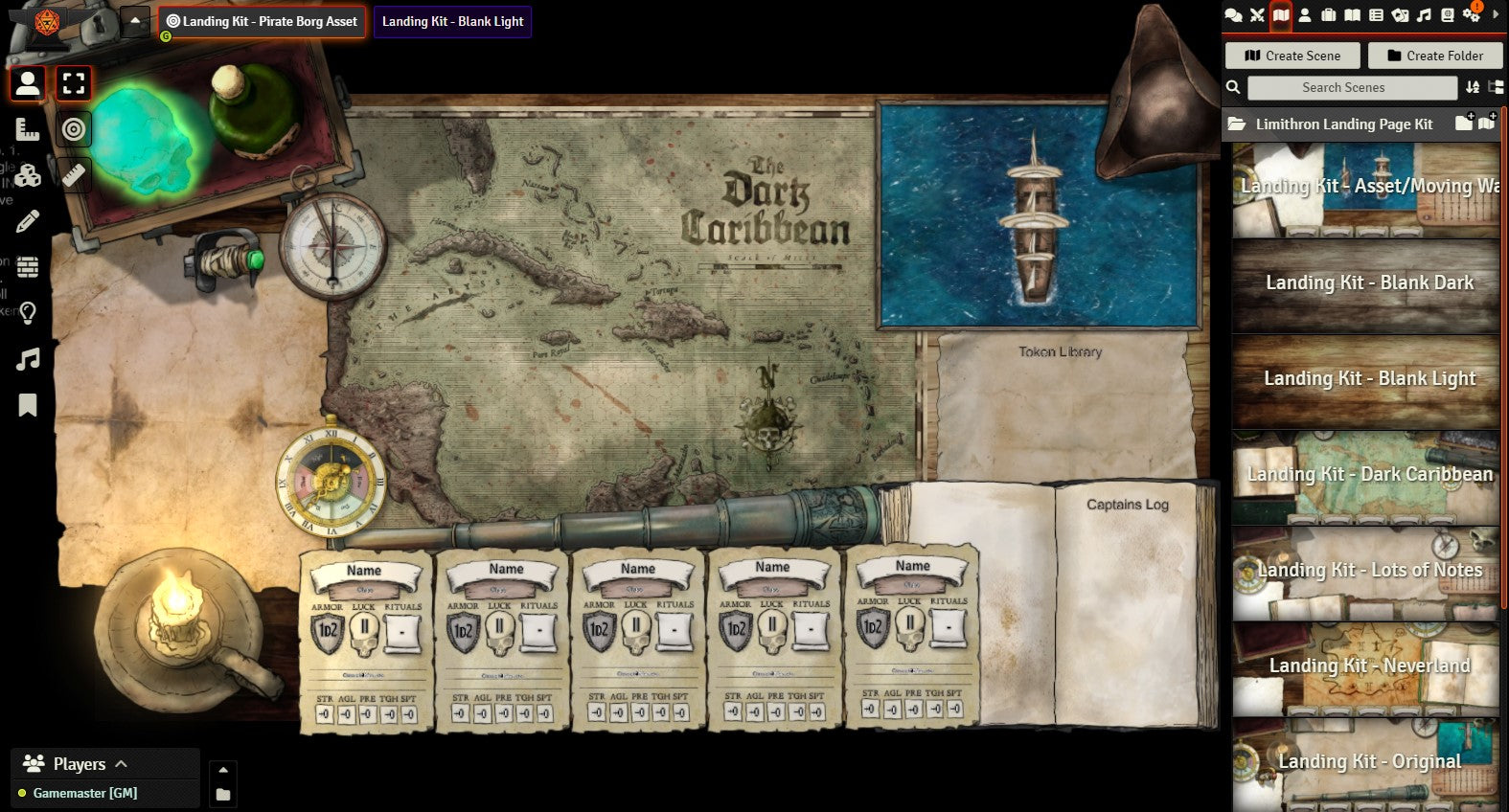Select the measurement ruler controls
This screenshot has width=1509, height=812.
click(x=27, y=129)
